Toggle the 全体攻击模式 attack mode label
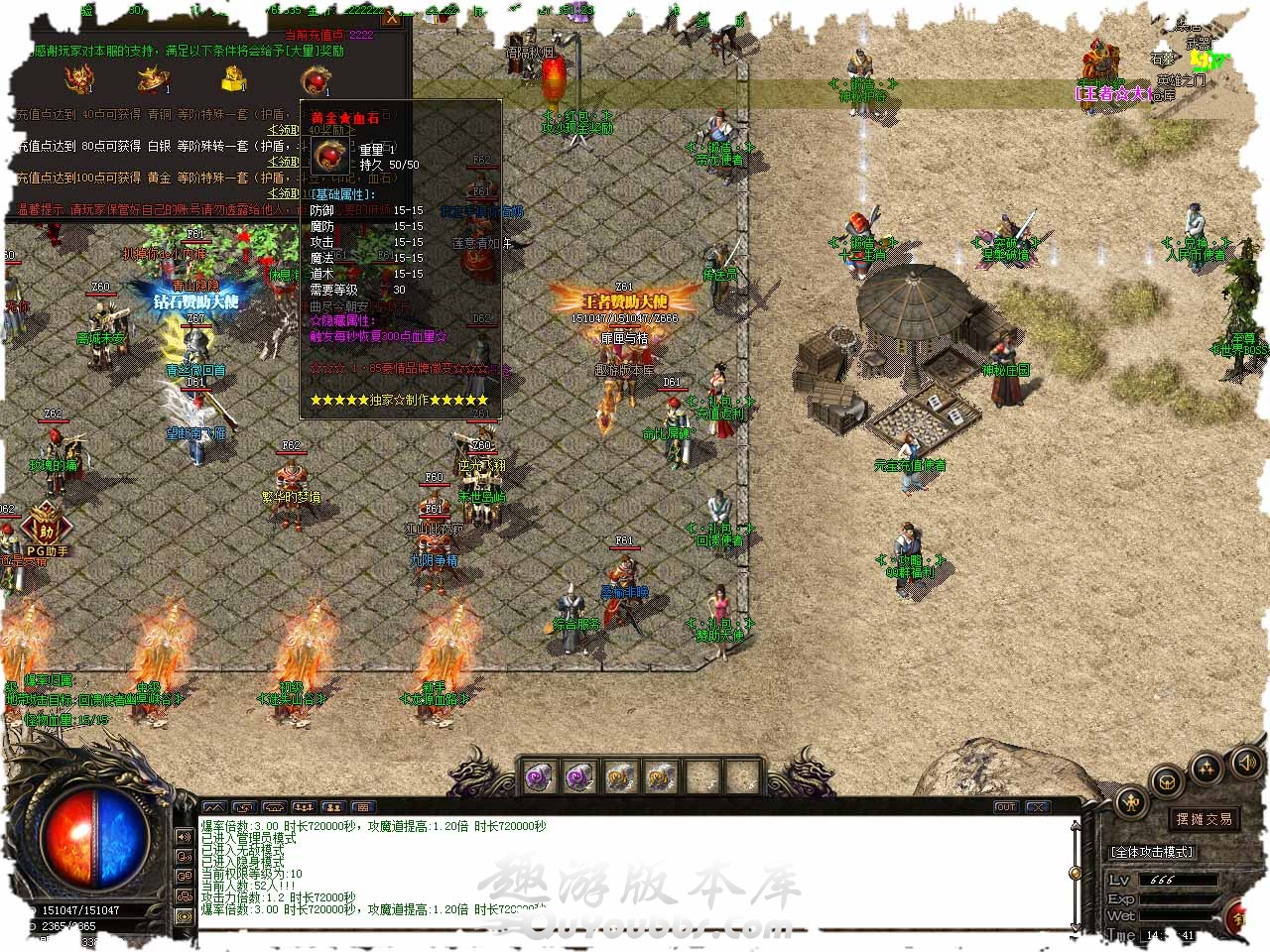The image size is (1270, 952). click(x=1152, y=852)
